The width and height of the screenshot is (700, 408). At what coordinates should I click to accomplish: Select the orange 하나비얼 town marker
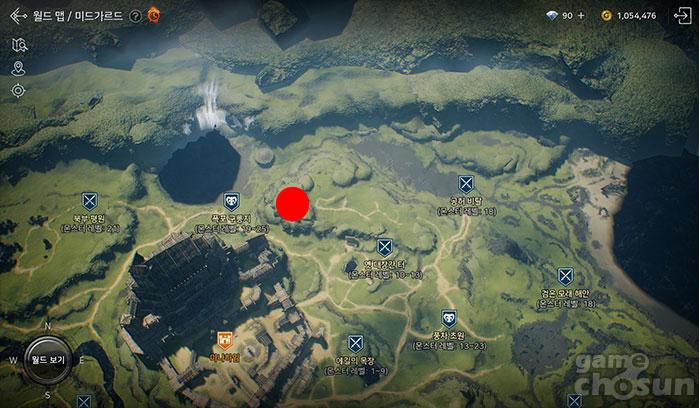click(224, 340)
